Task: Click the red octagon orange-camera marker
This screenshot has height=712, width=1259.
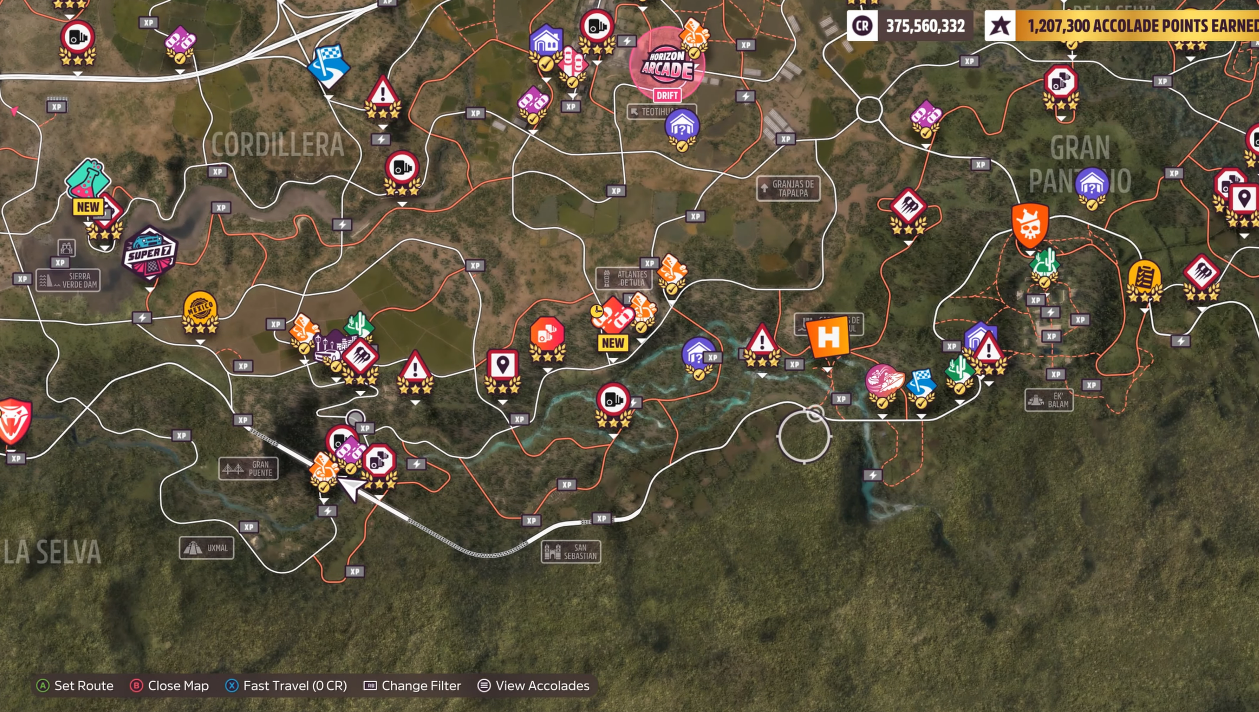Action: pos(547,335)
